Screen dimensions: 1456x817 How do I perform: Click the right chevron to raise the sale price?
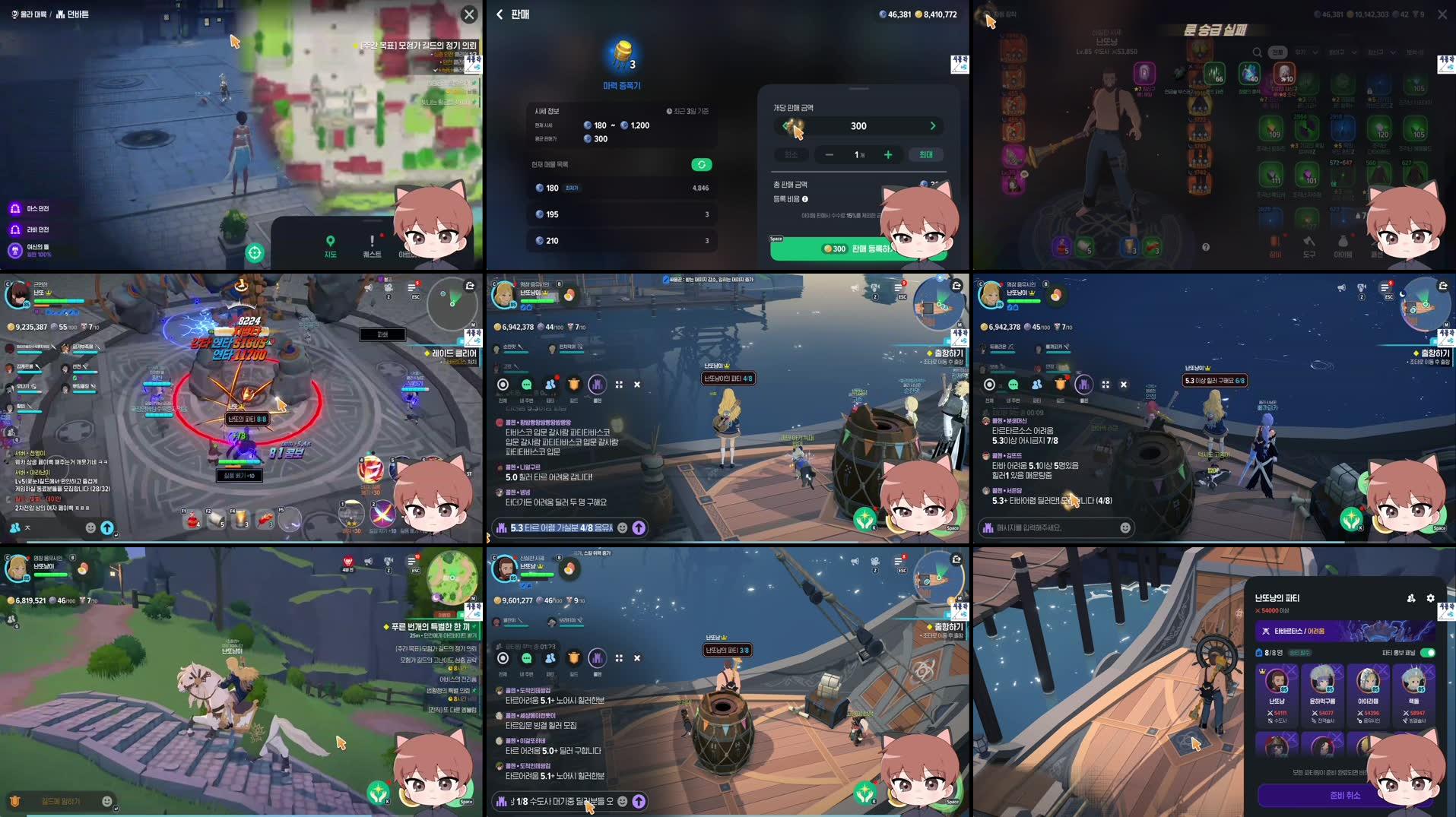[x=933, y=125]
